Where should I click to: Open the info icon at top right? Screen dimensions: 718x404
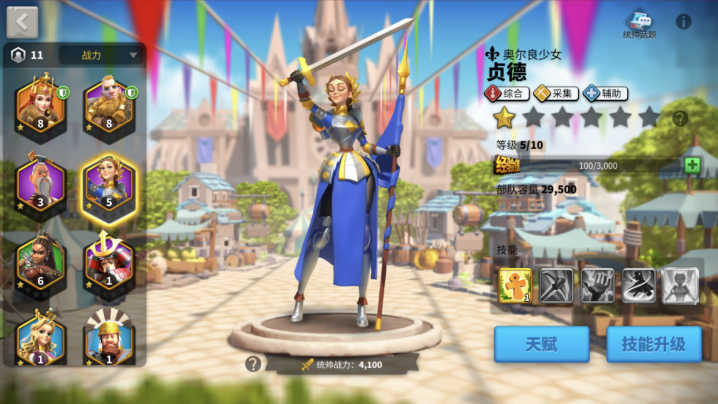[x=684, y=21]
